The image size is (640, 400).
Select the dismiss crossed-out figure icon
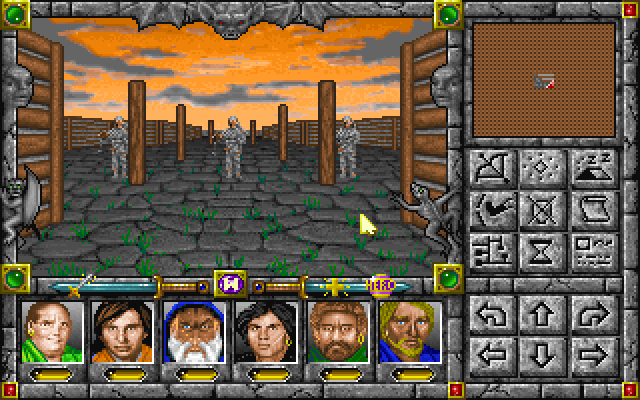pyautogui.click(x=544, y=210)
